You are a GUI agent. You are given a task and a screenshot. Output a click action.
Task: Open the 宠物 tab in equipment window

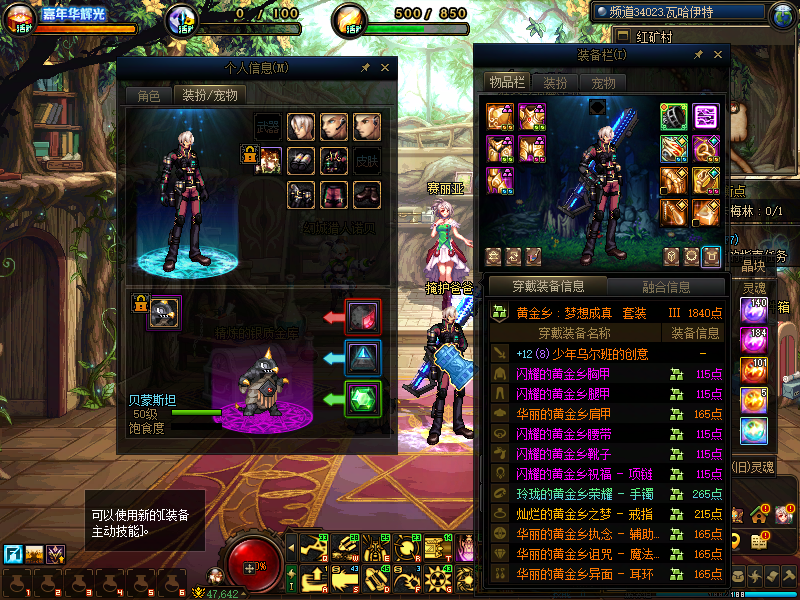(603, 82)
